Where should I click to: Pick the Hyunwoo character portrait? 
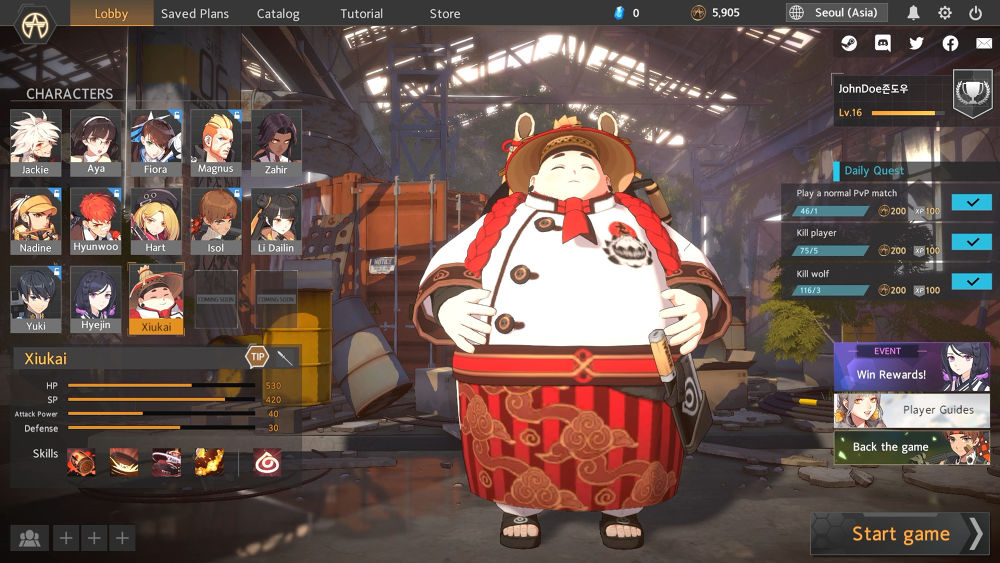coord(96,220)
